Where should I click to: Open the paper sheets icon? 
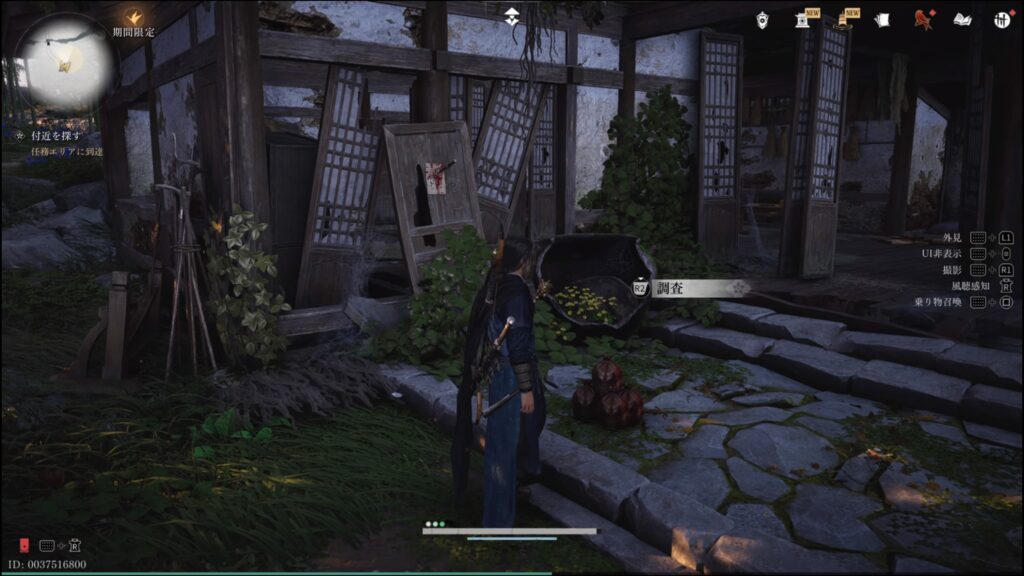pyautogui.click(x=882, y=19)
